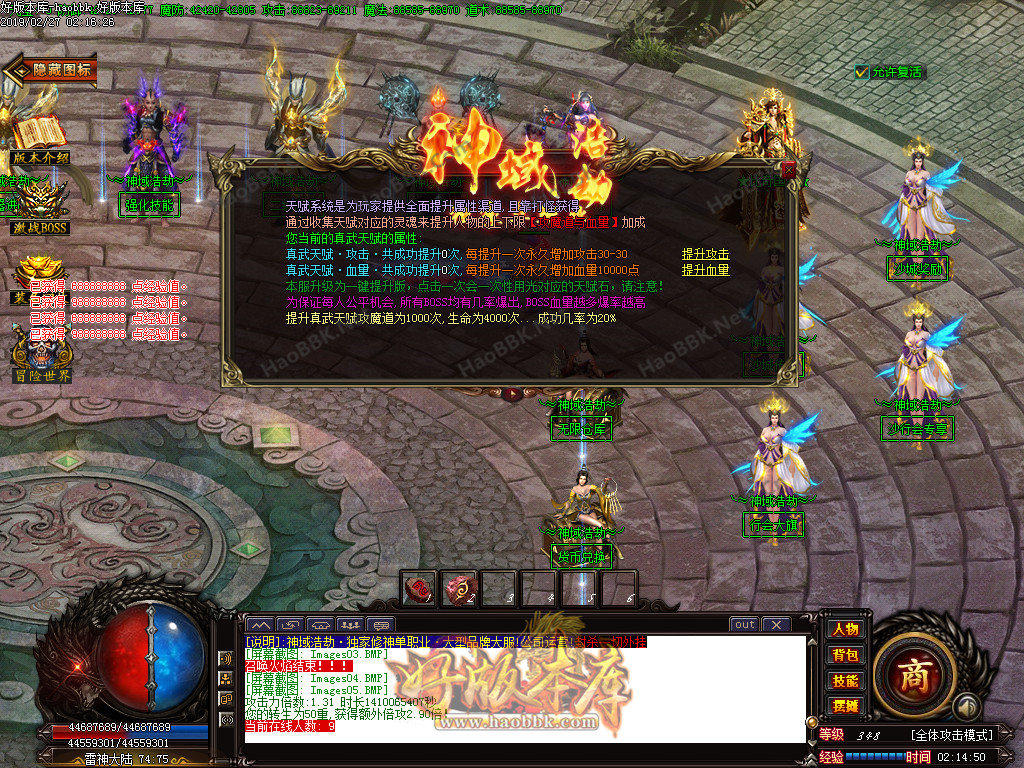Open the 版本介绍 book icon

39,140
